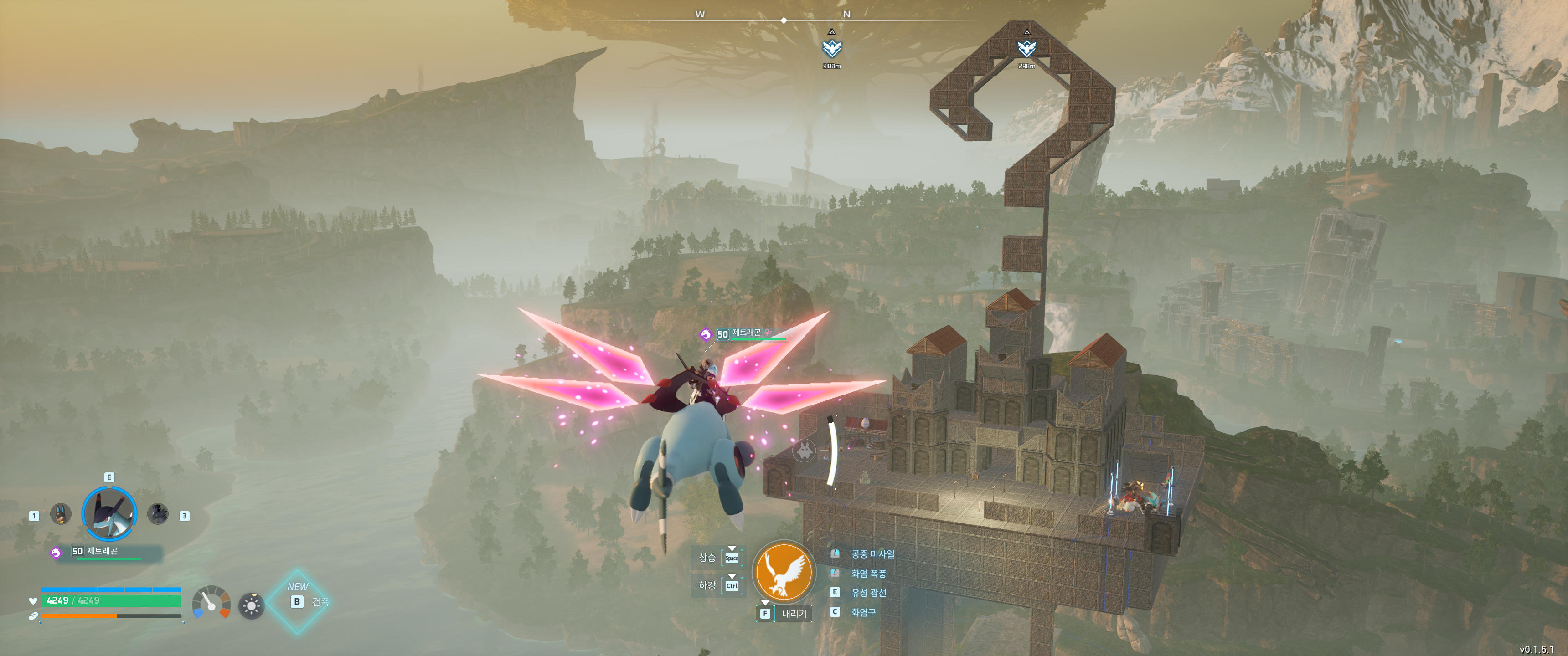This screenshot has height=656, width=1568.
Task: Open the NEW 건축 build diamond
Action: pyautogui.click(x=298, y=601)
